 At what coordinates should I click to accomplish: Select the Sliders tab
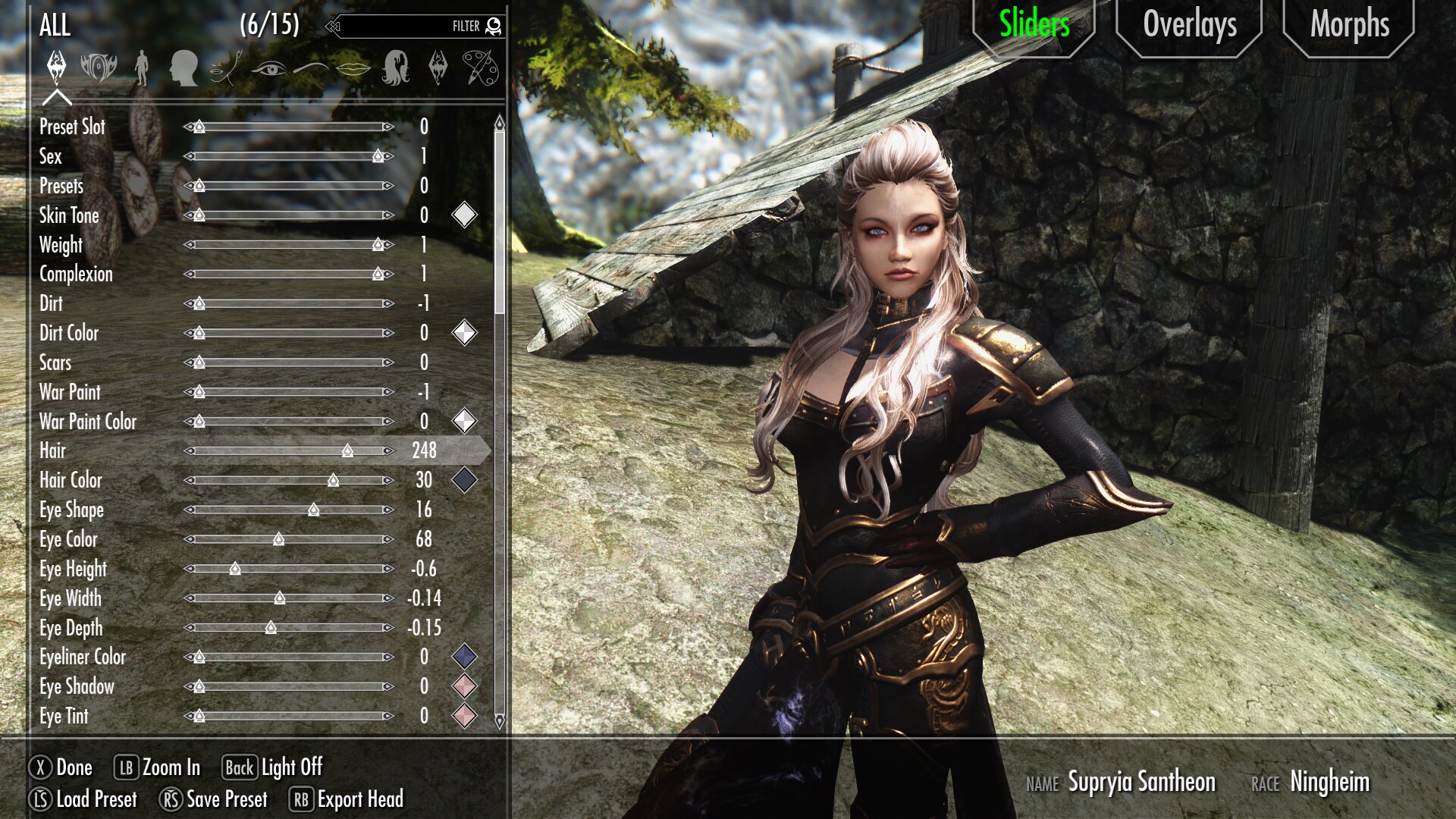[1034, 26]
